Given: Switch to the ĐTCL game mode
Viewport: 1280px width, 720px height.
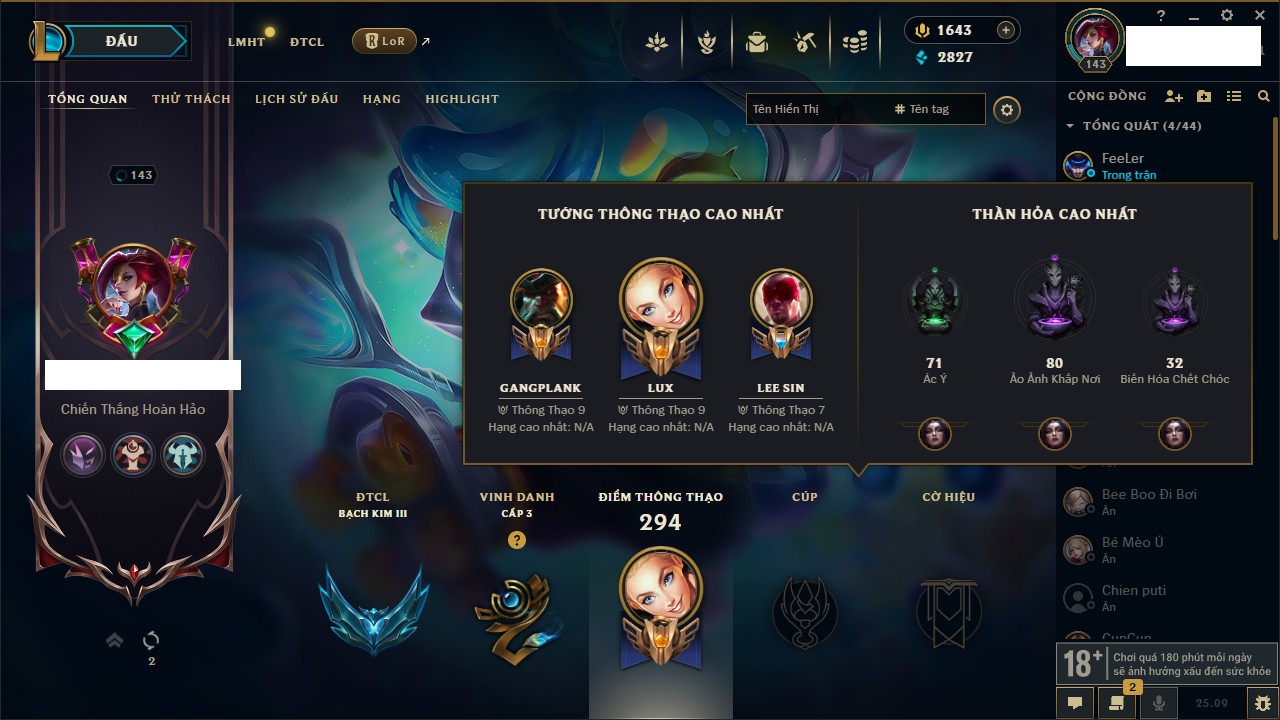Looking at the screenshot, I should point(307,42).
